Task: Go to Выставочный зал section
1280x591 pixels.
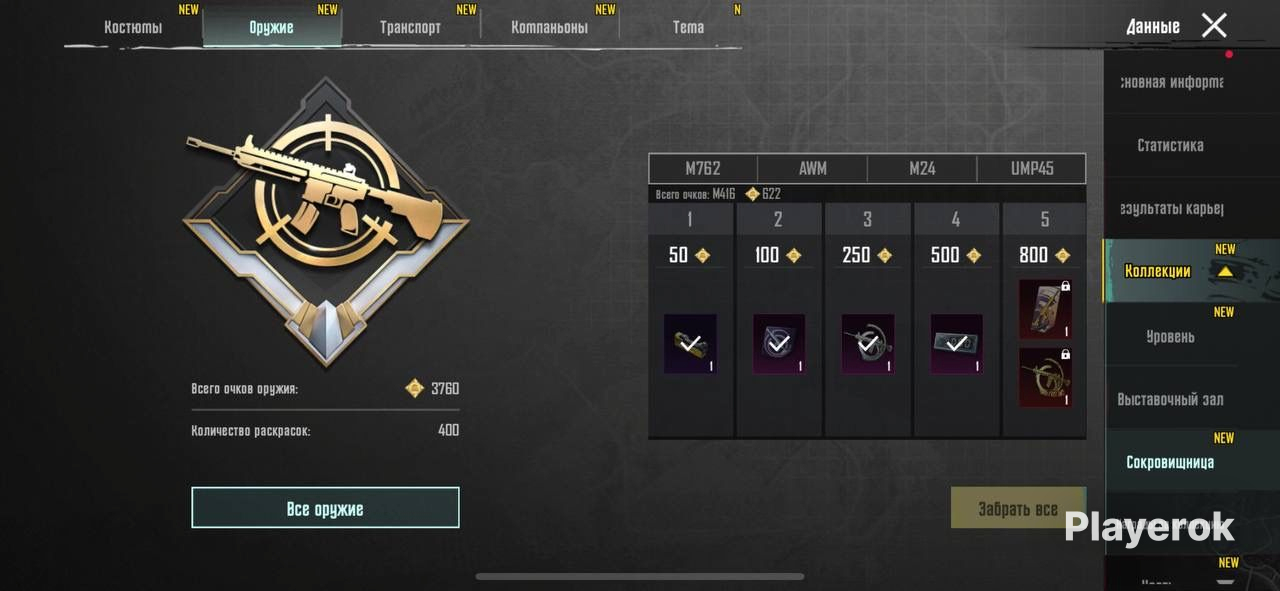Action: tap(1170, 399)
